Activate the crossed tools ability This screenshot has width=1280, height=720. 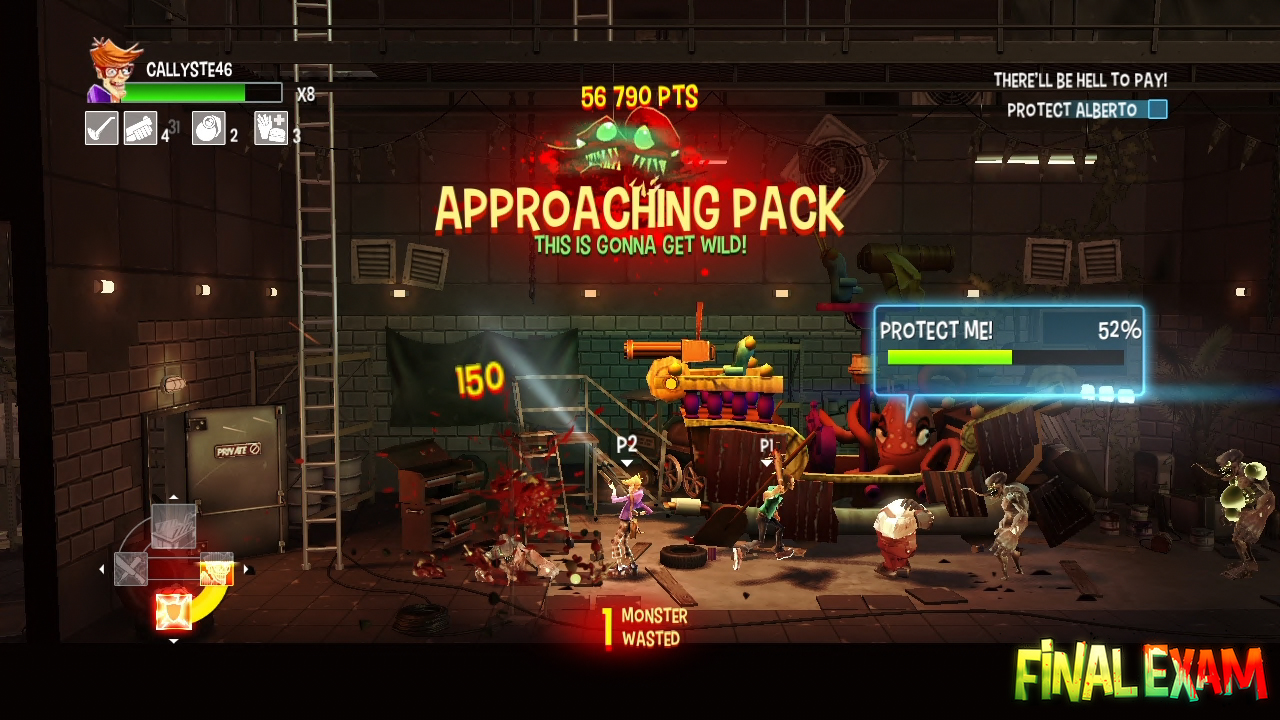coord(131,569)
